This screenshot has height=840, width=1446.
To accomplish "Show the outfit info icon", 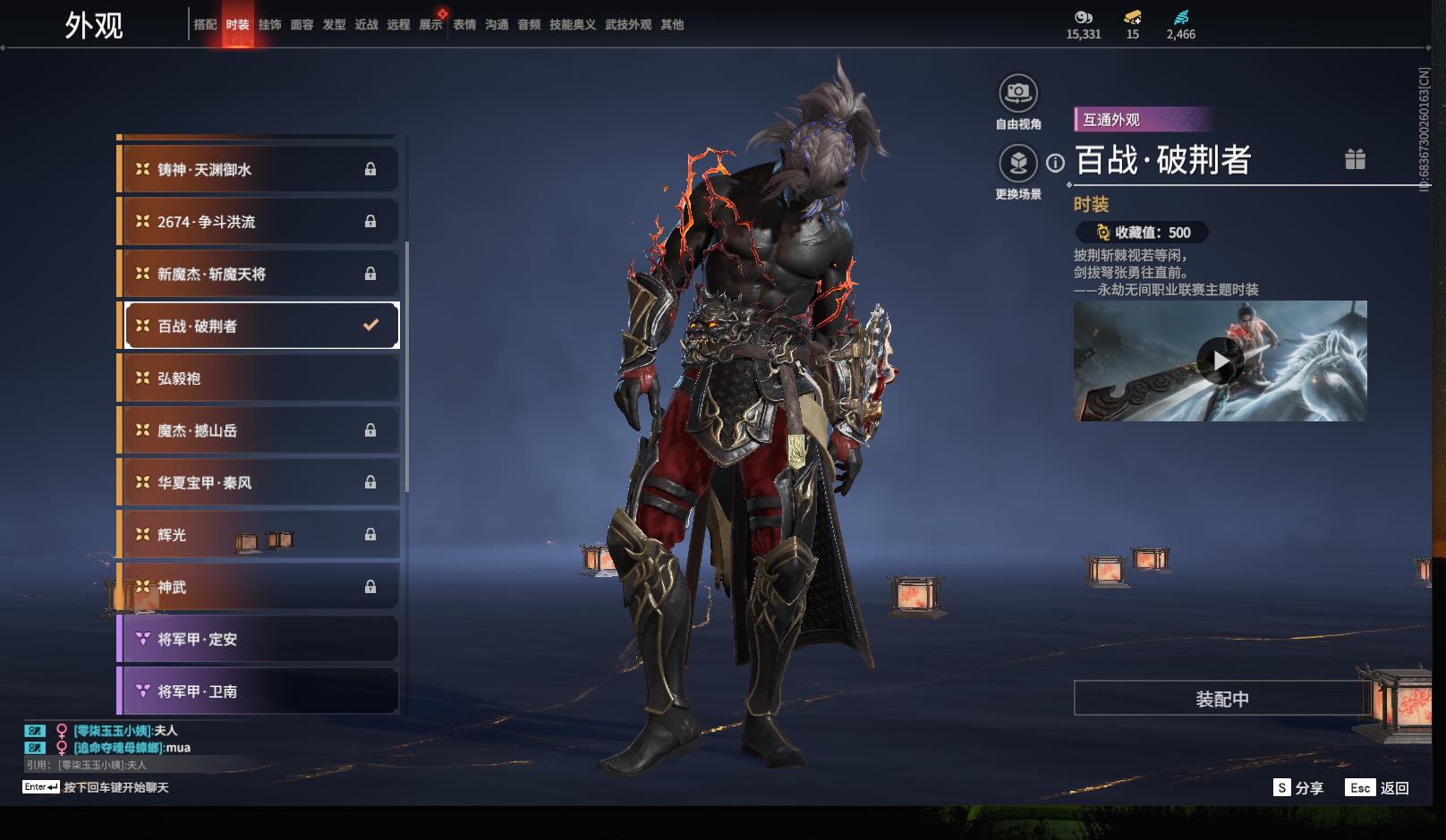I will 1056,163.
